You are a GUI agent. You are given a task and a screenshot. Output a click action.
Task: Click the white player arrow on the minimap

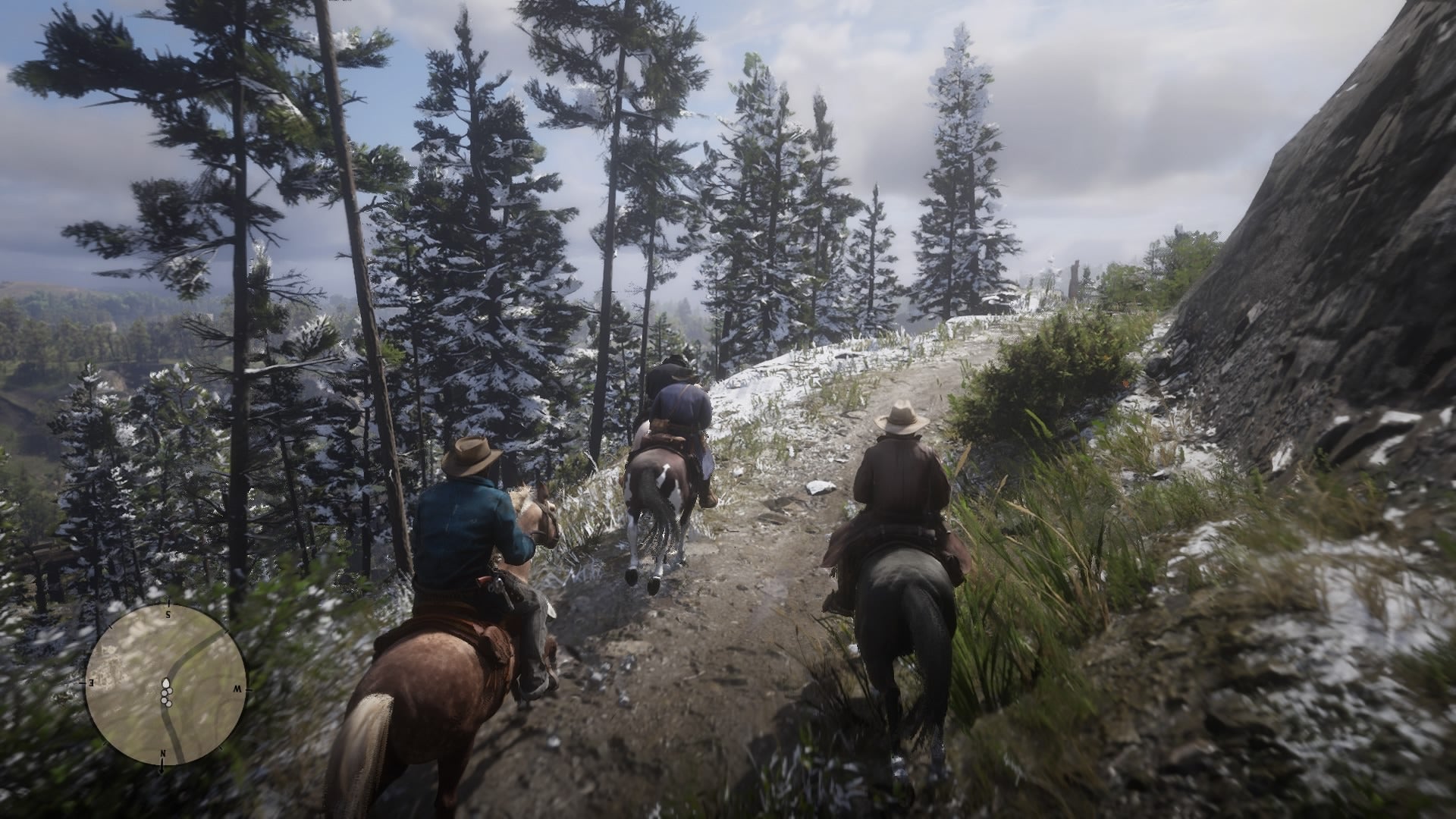coord(167,682)
